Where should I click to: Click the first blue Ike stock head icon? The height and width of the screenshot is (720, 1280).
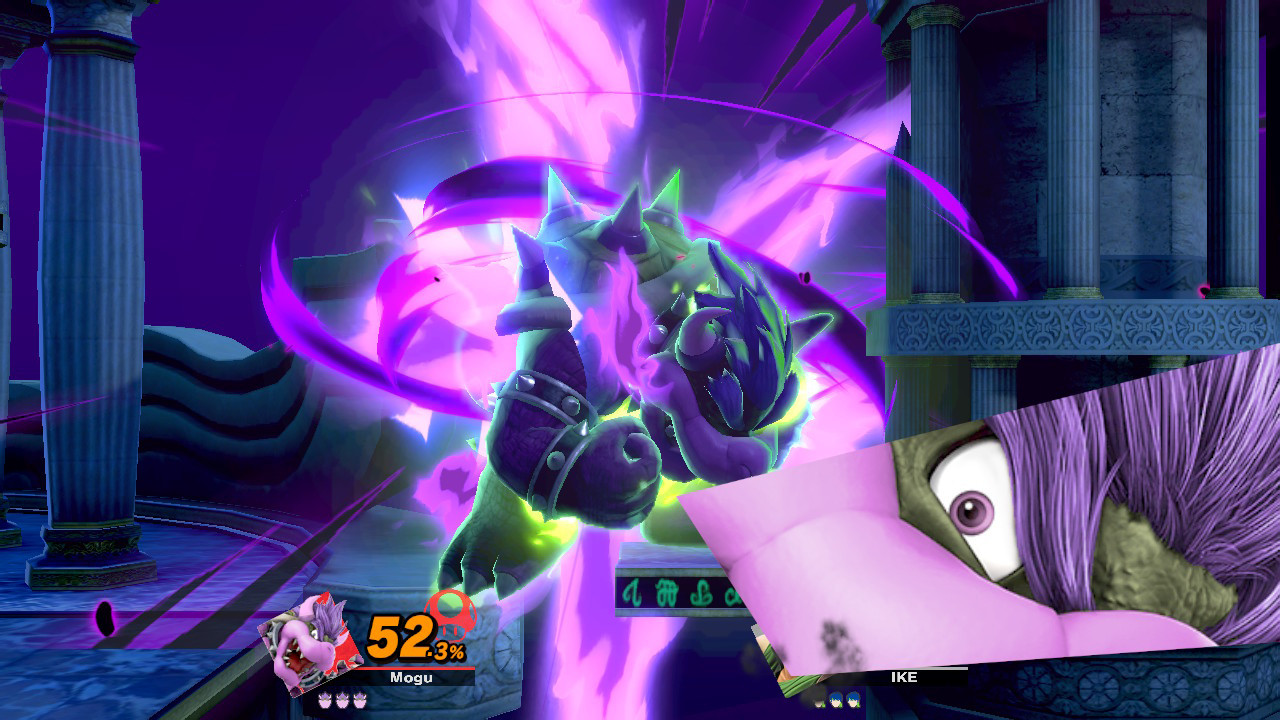coord(834,699)
